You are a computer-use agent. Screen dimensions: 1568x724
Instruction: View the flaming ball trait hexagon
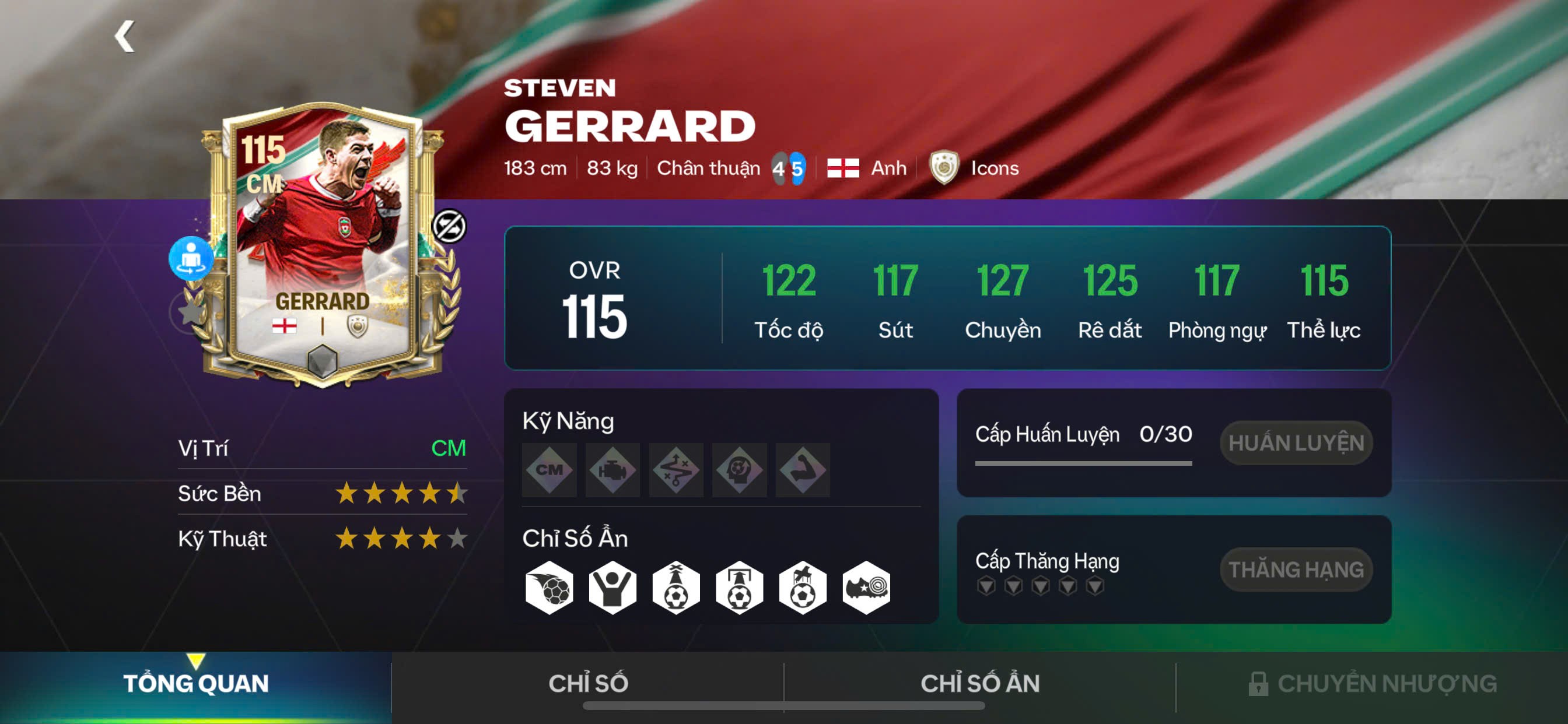(549, 588)
